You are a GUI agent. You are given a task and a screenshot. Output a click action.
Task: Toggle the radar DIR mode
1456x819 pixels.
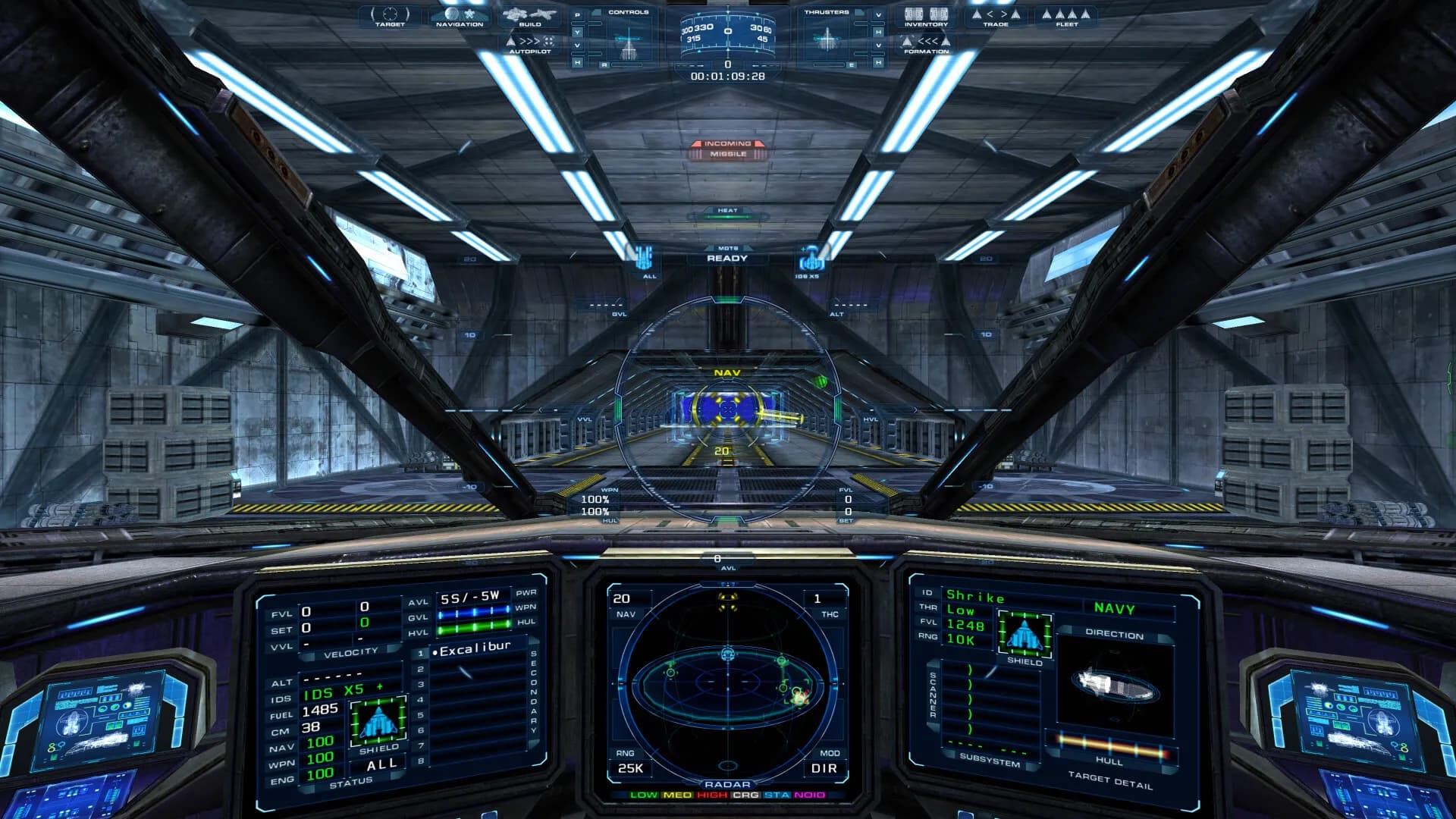pos(824,768)
